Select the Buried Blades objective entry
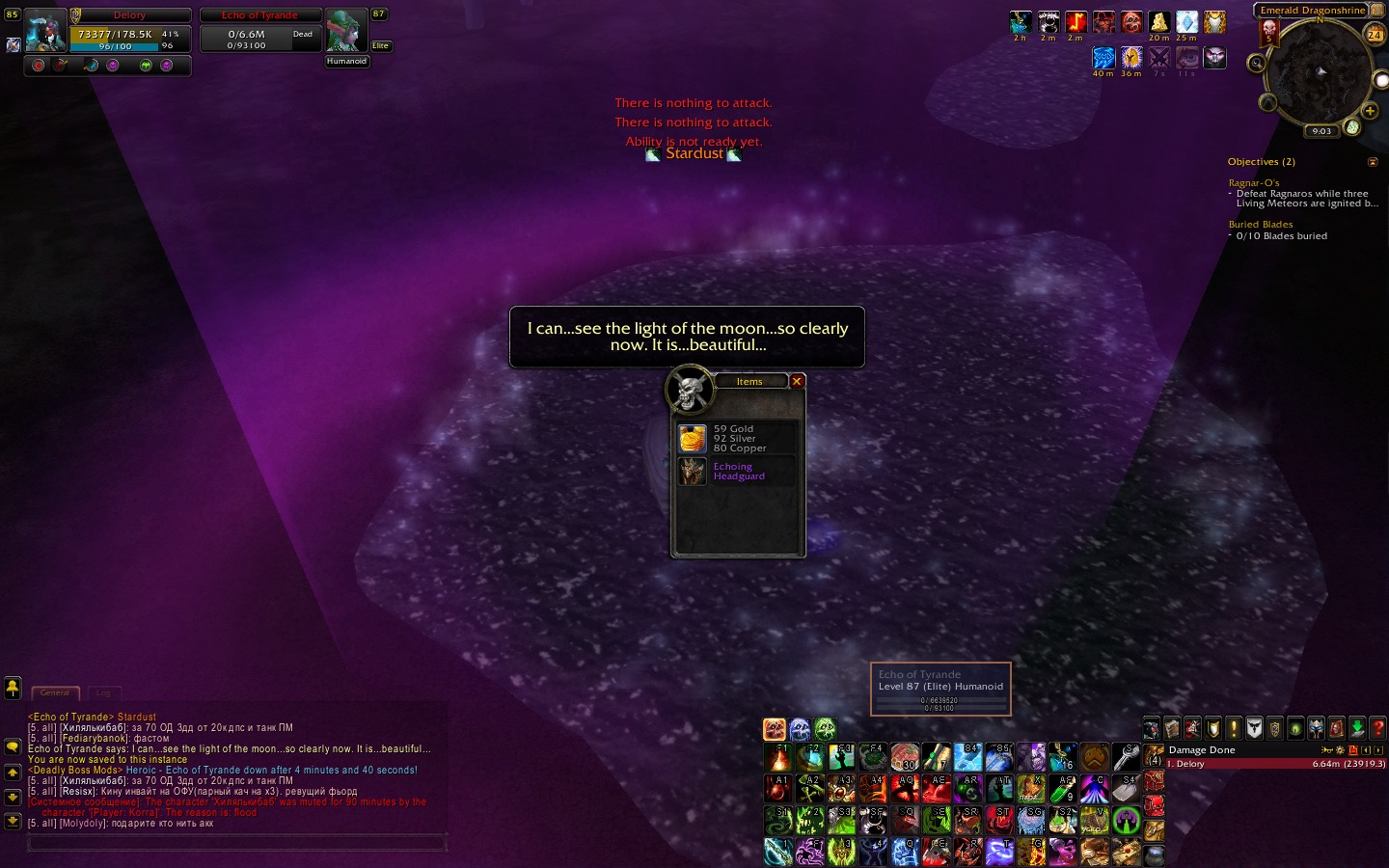Viewport: 1389px width, 868px height. click(x=1261, y=224)
